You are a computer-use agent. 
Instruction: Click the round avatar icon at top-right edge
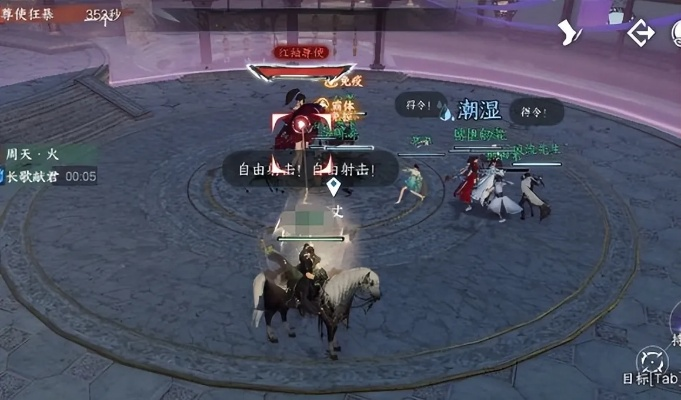click(x=676, y=32)
